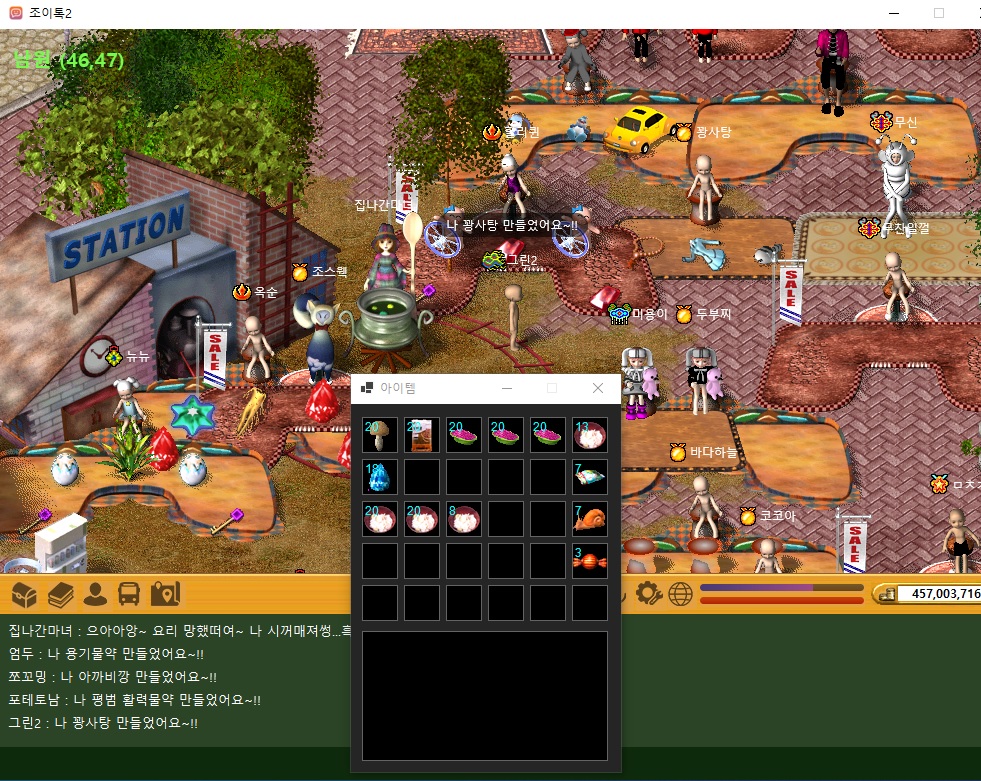Minimize the 아이템 inventory window
981x781 pixels.
coord(507,388)
